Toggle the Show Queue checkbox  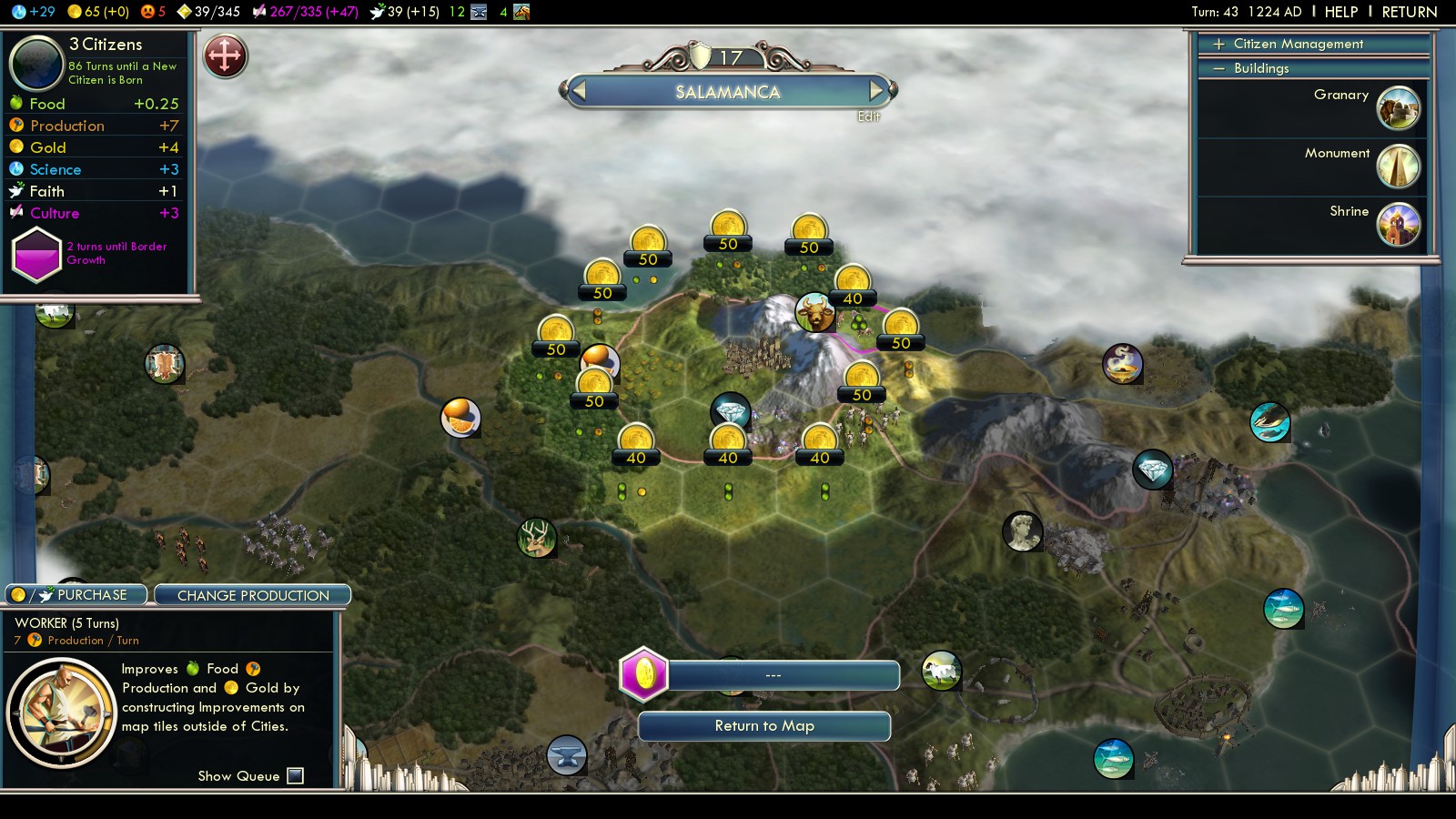tap(295, 775)
